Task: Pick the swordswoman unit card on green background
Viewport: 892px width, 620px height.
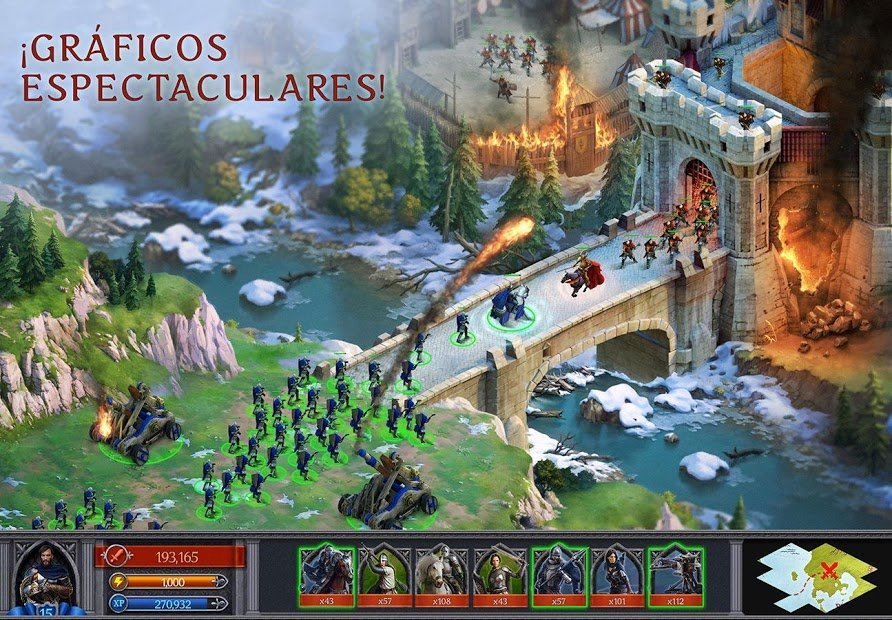Action: coord(500,574)
